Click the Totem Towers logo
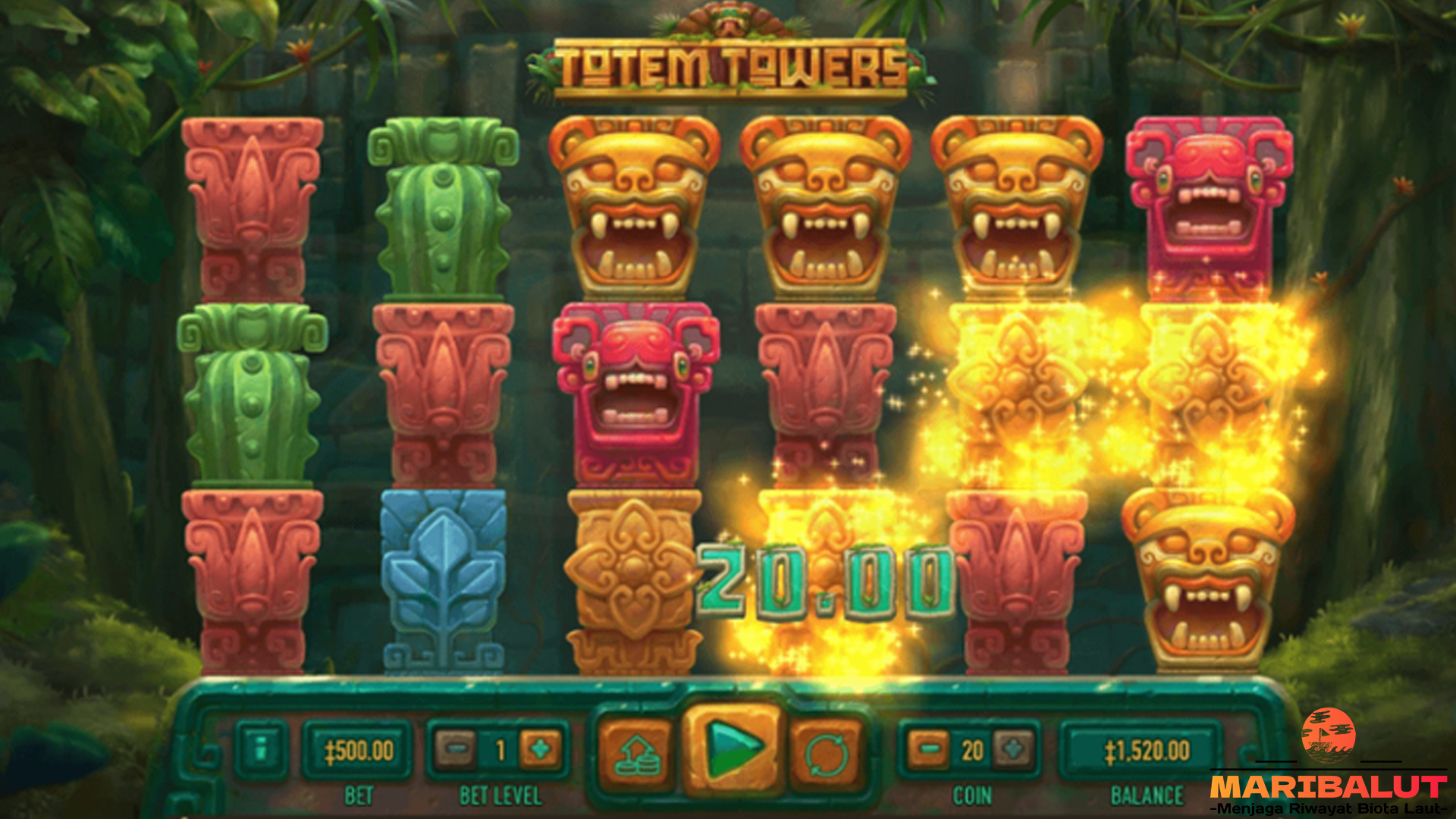This screenshot has height=819, width=1456. 728,68
